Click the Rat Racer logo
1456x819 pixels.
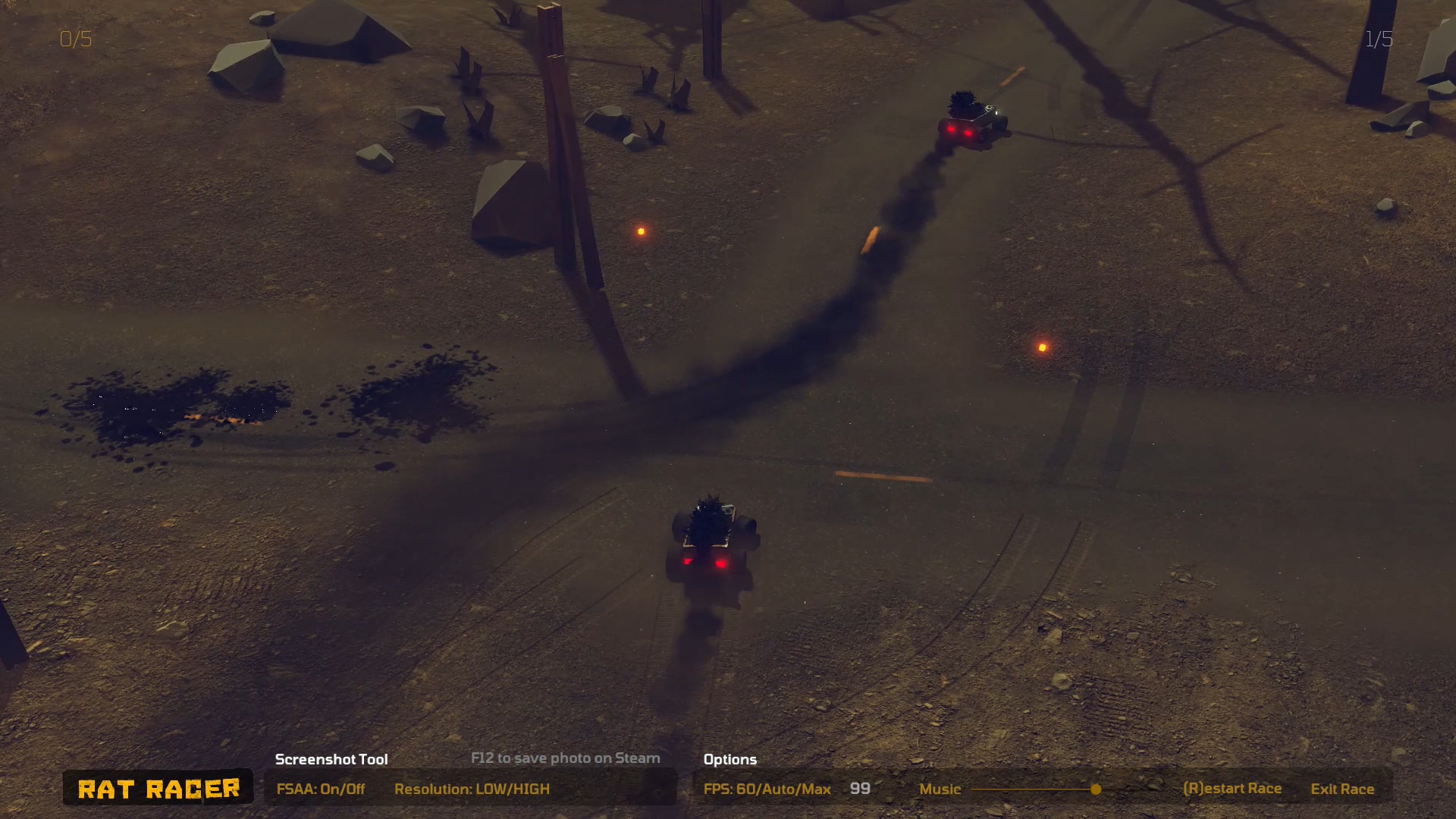click(158, 789)
